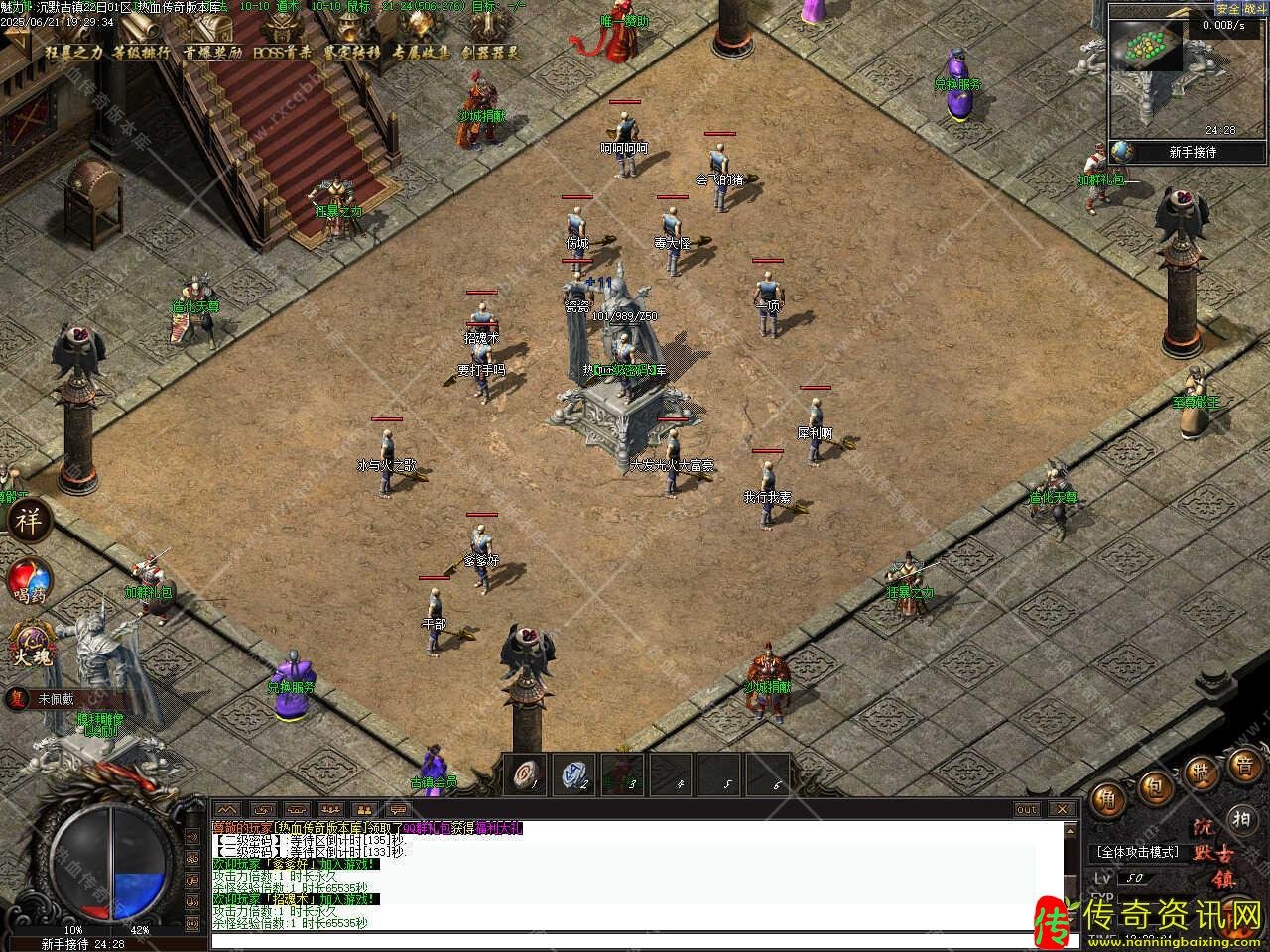Click the 祥 round icon
This screenshot has height=952, width=1270.
28,521
